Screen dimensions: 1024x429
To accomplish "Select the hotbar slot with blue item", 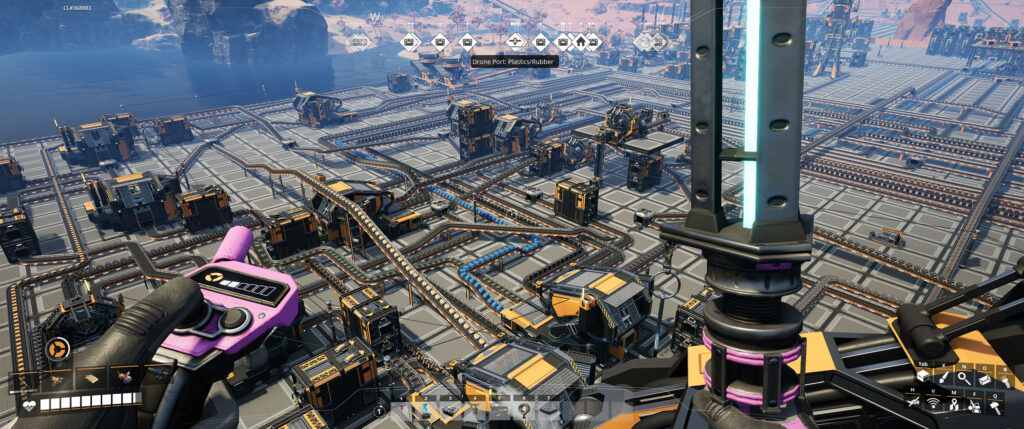I will 426,409.
